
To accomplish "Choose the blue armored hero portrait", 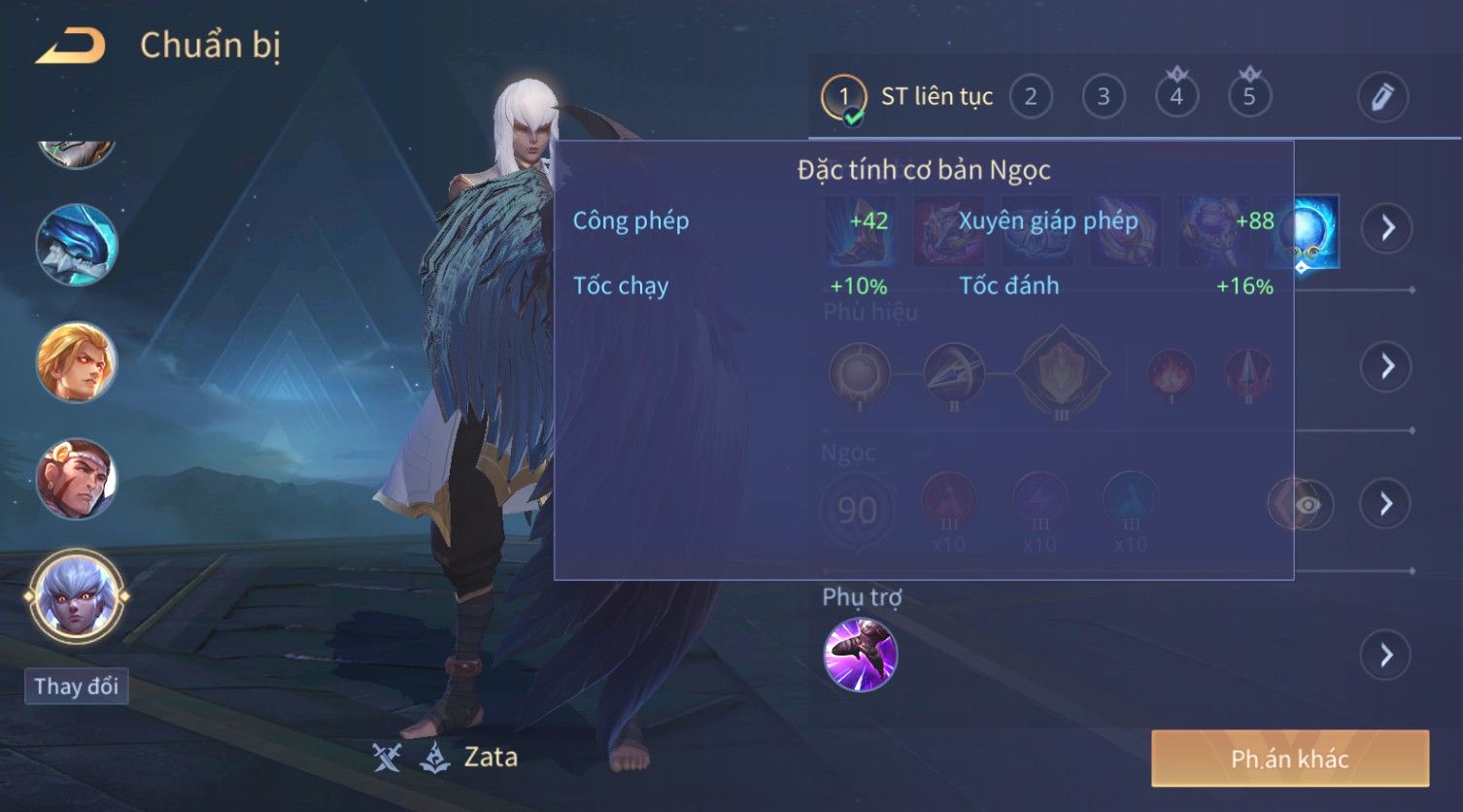I will click(x=77, y=245).
